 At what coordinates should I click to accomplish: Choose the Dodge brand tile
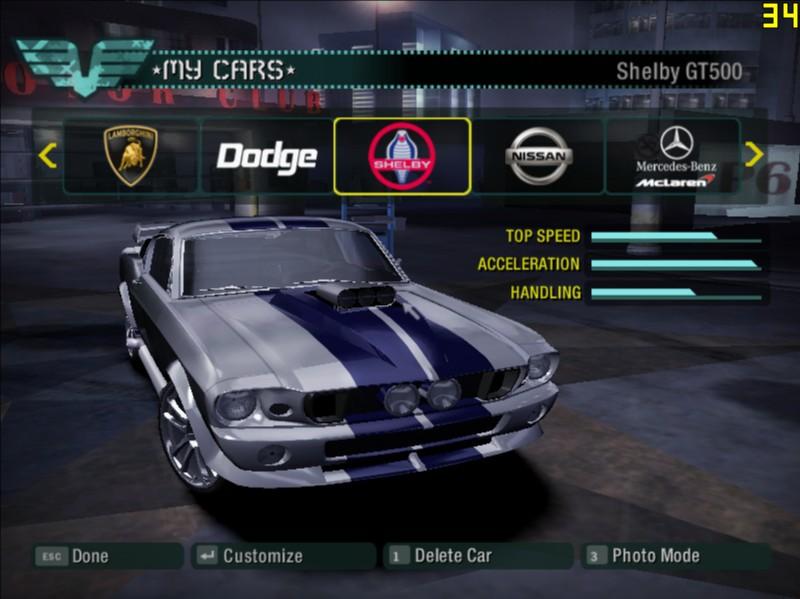pyautogui.click(x=267, y=156)
